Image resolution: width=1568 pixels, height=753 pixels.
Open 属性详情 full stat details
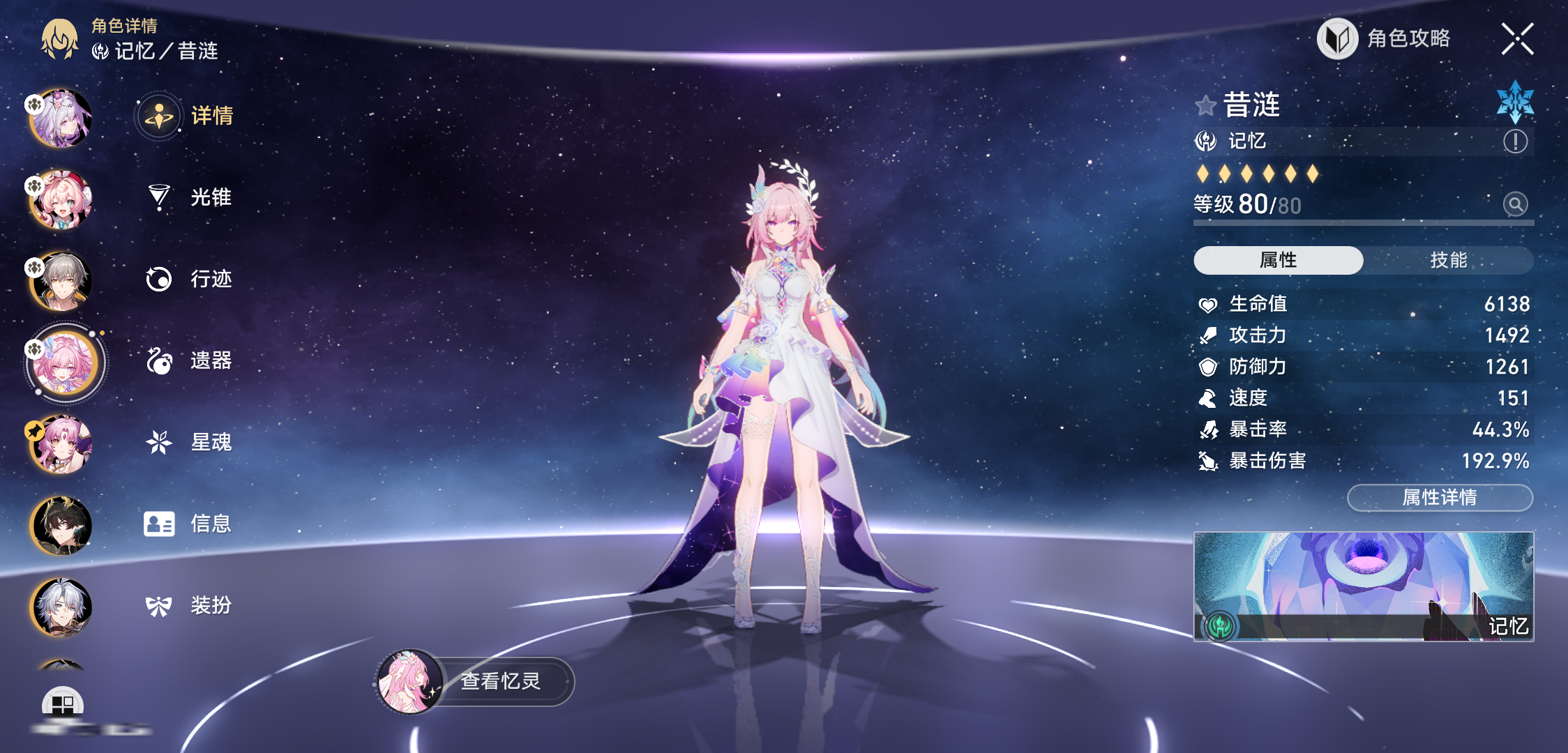click(x=1440, y=497)
